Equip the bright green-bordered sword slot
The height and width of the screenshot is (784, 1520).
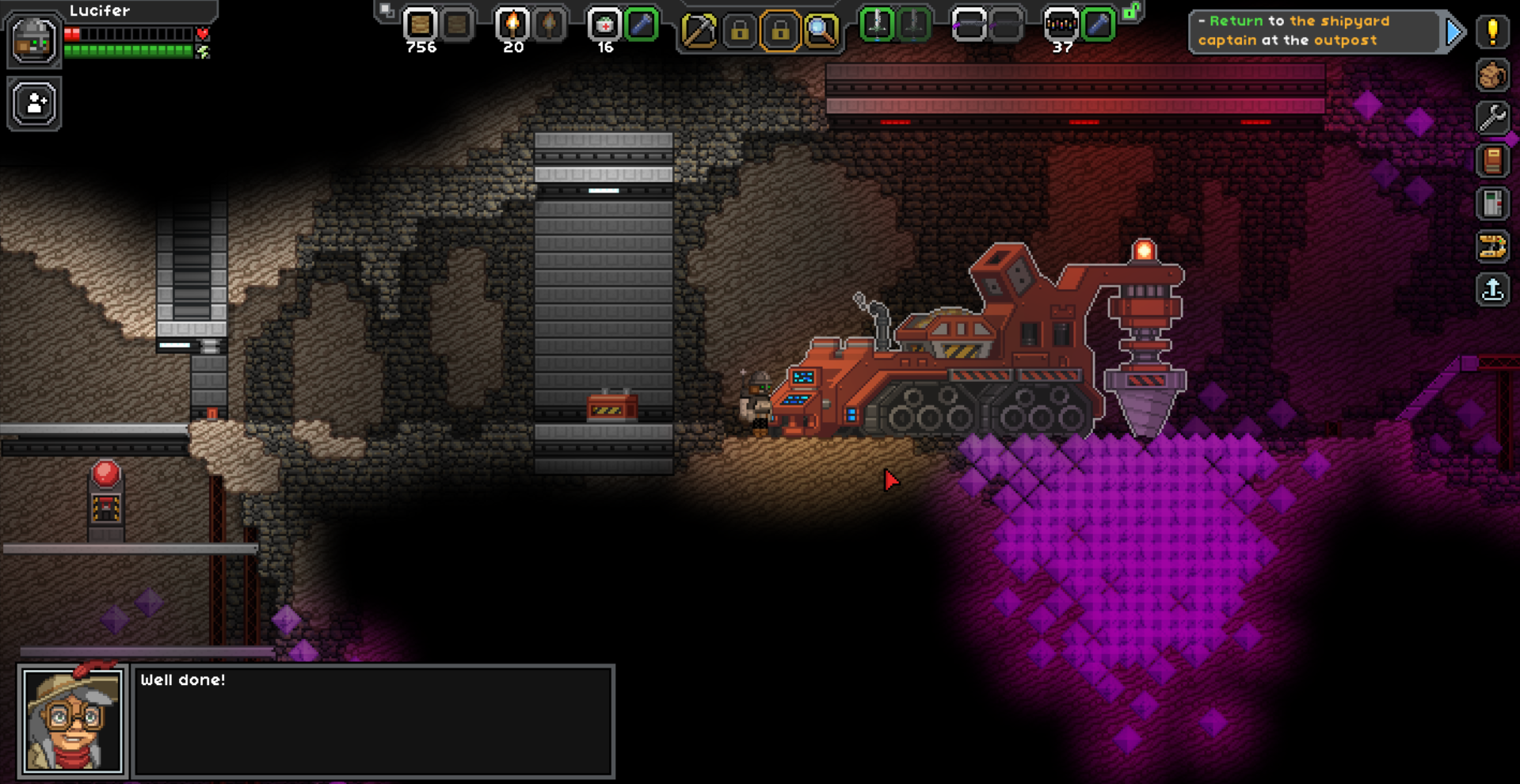pyautogui.click(x=877, y=25)
